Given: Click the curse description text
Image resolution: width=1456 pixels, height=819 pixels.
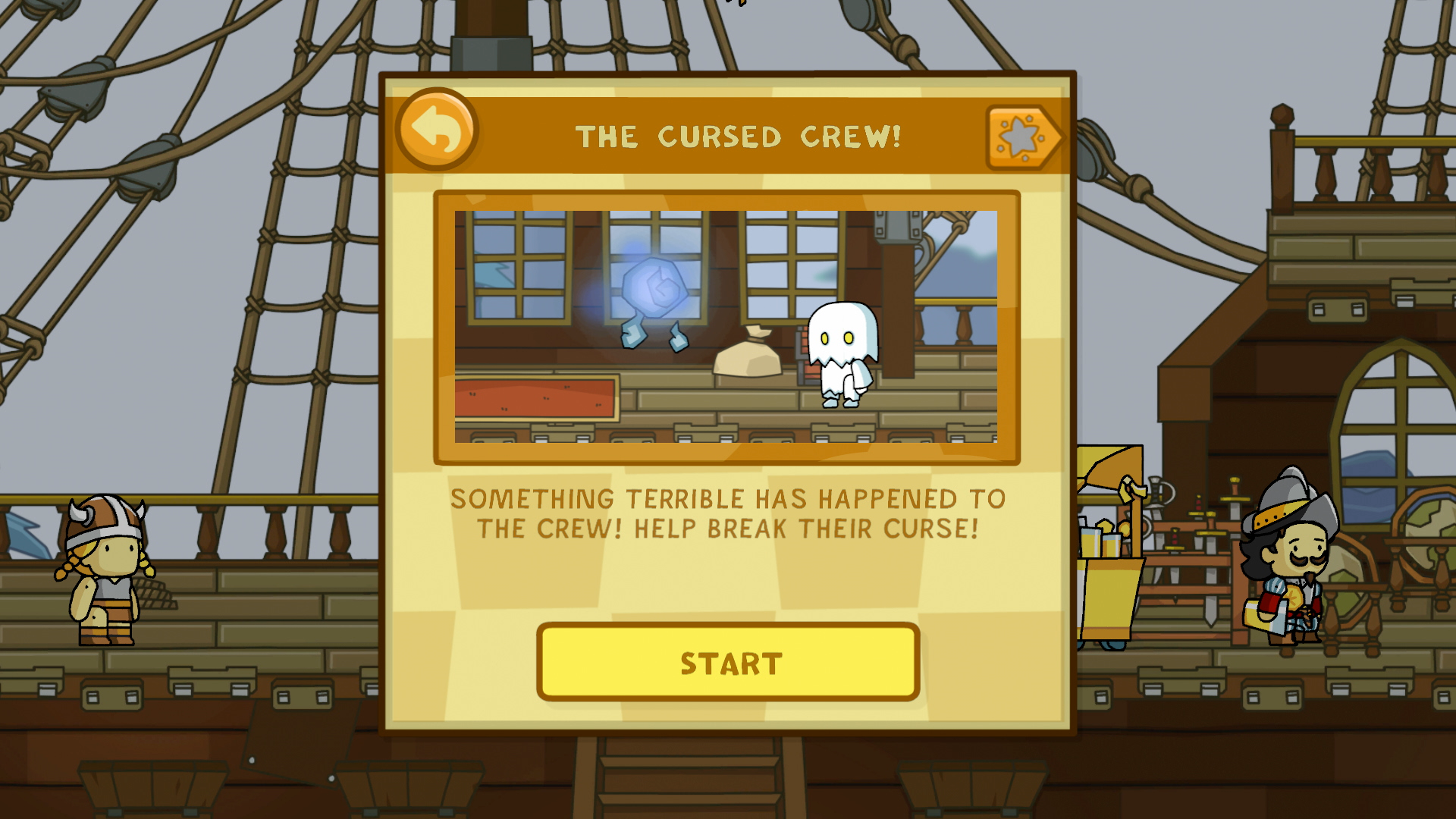Looking at the screenshot, I should click(728, 514).
